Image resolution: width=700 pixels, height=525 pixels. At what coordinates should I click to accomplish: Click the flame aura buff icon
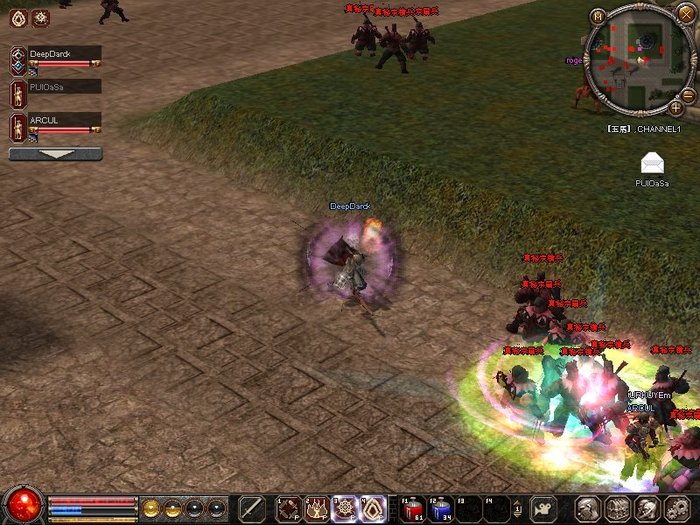click(17, 17)
